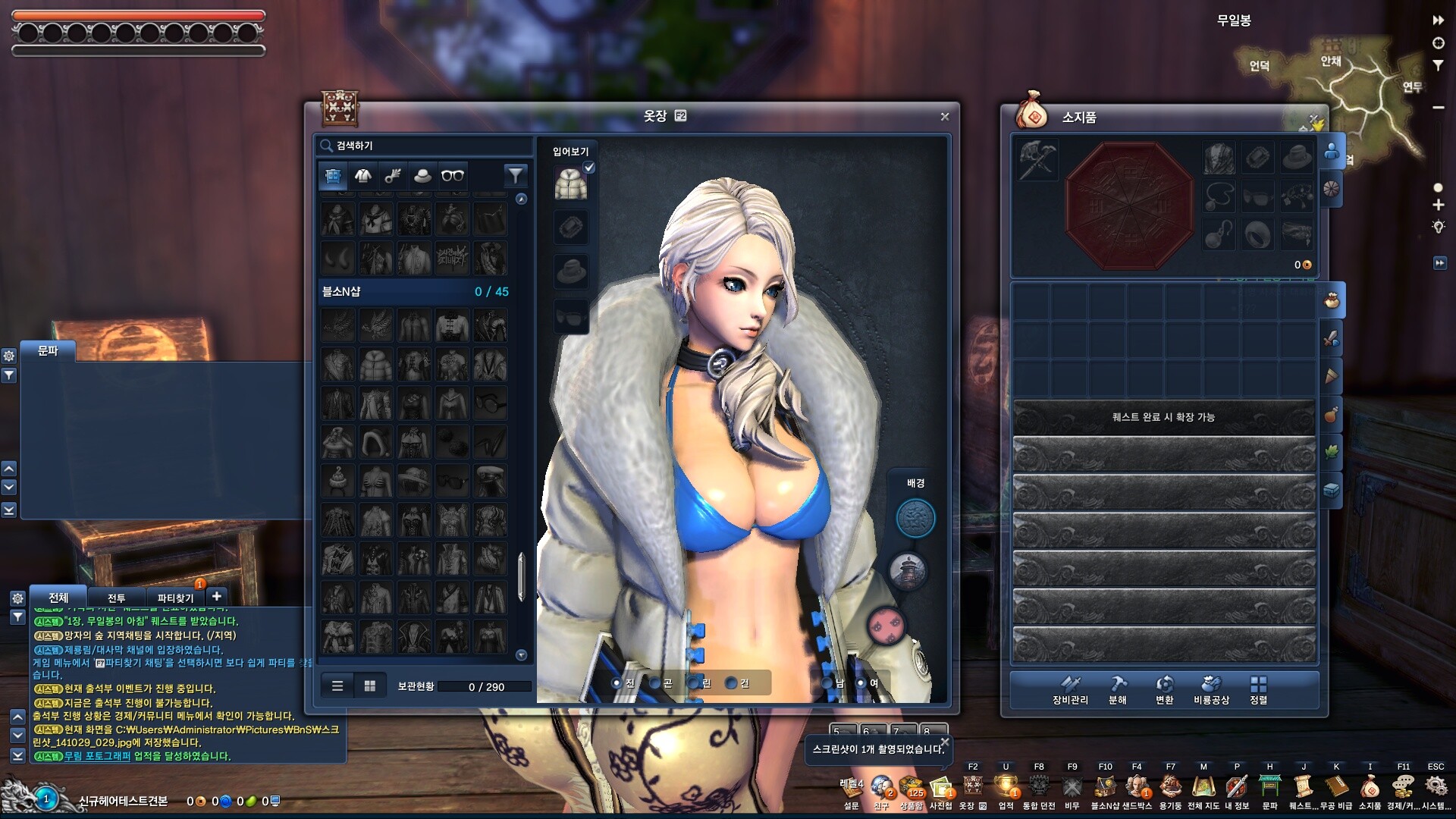Click the 분해 dismantle button
This screenshot has height=819, width=1456.
coord(1118,690)
